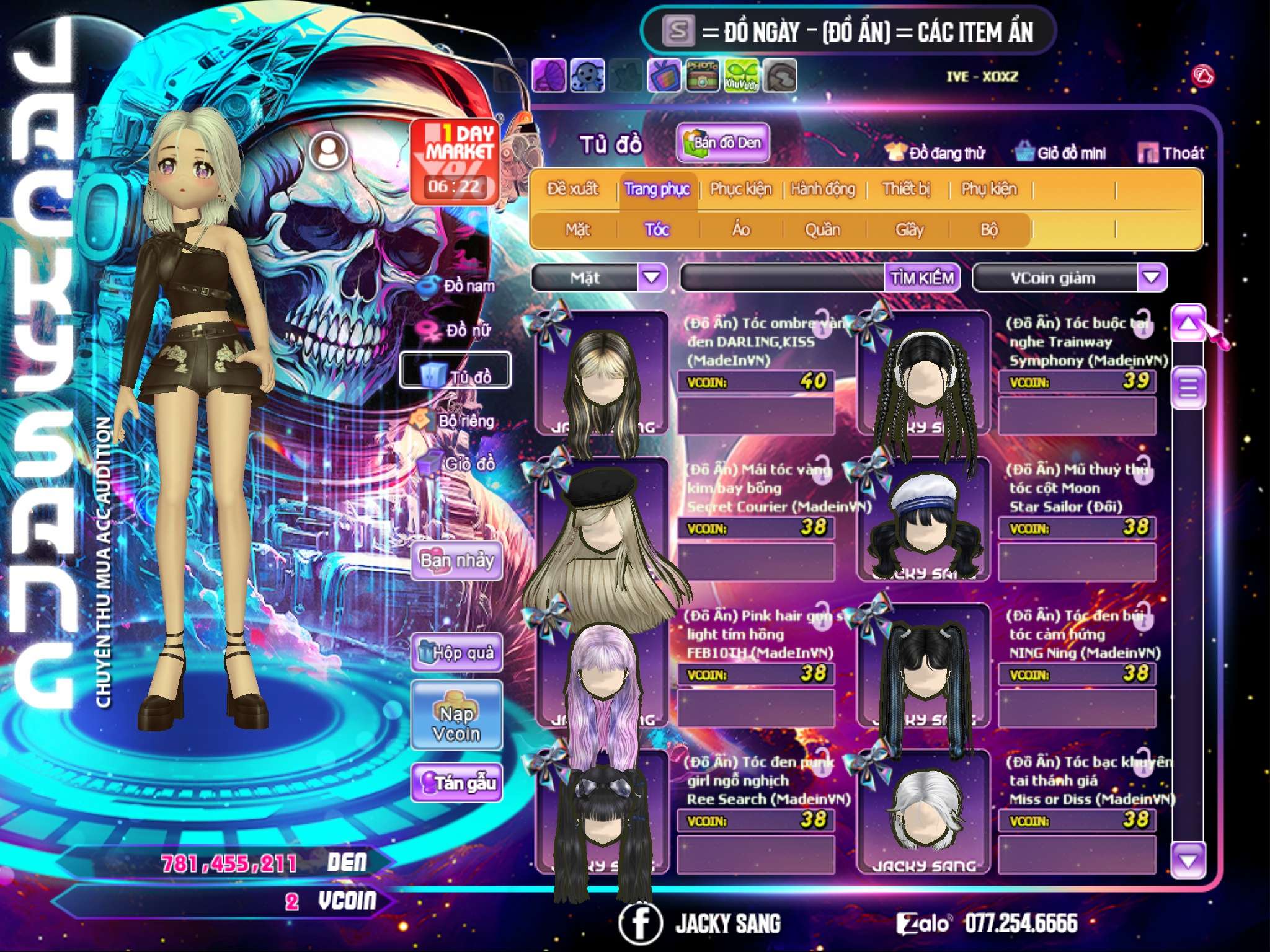Viewport: 1270px width, 952px height.
Task: Select the Thiết bị tab
Action: (906, 189)
